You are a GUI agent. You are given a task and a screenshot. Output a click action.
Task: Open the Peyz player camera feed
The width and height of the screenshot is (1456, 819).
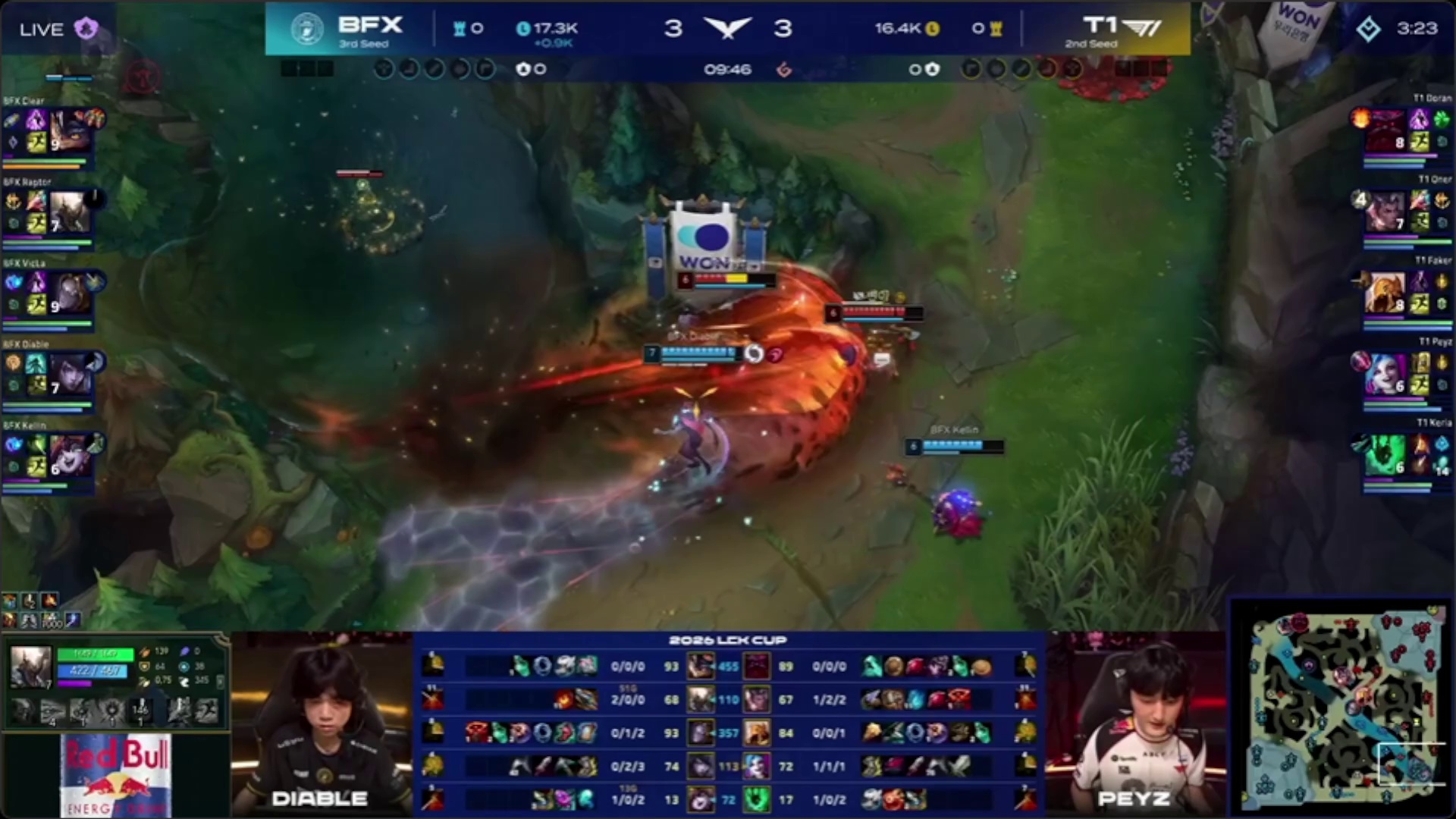[x=1135, y=724]
